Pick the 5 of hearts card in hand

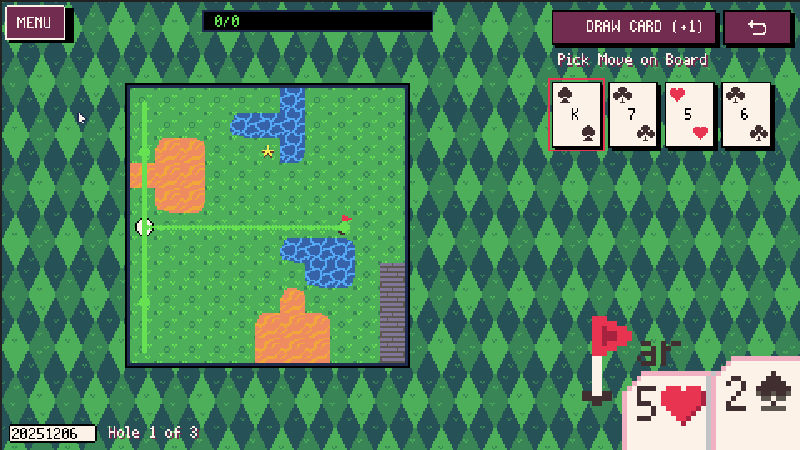click(691, 115)
